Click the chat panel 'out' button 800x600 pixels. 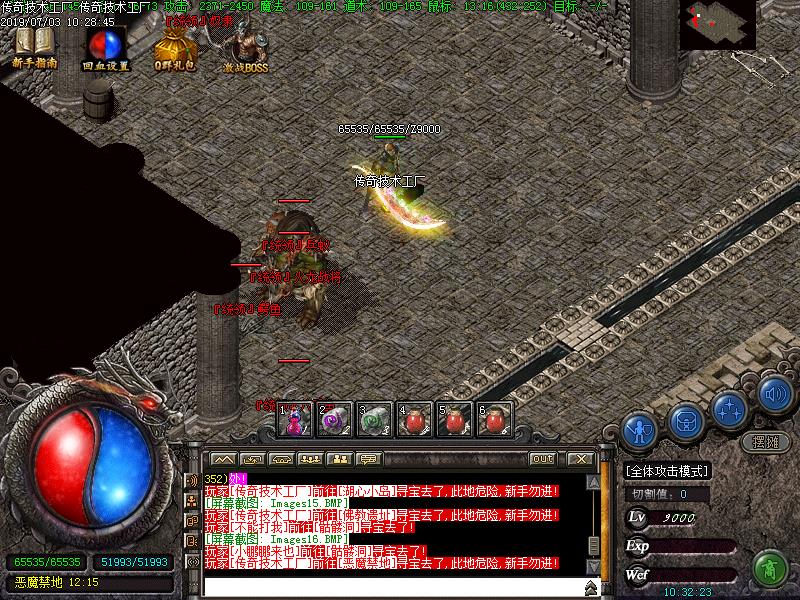coord(542,458)
